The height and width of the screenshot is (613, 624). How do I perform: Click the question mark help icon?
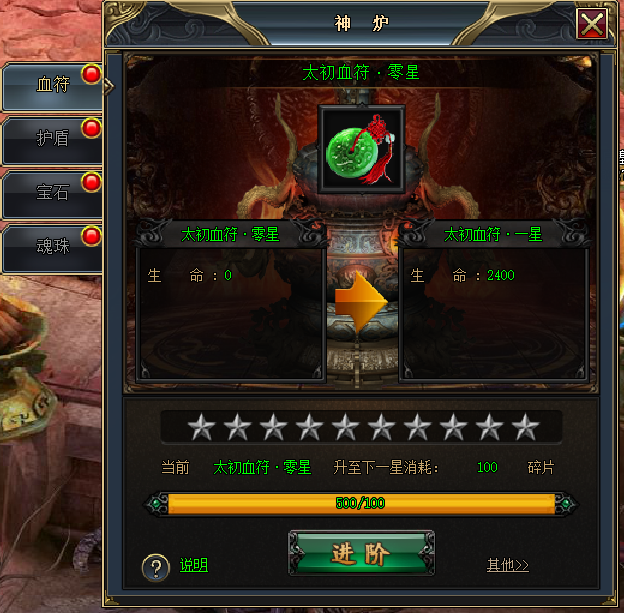tap(155, 568)
